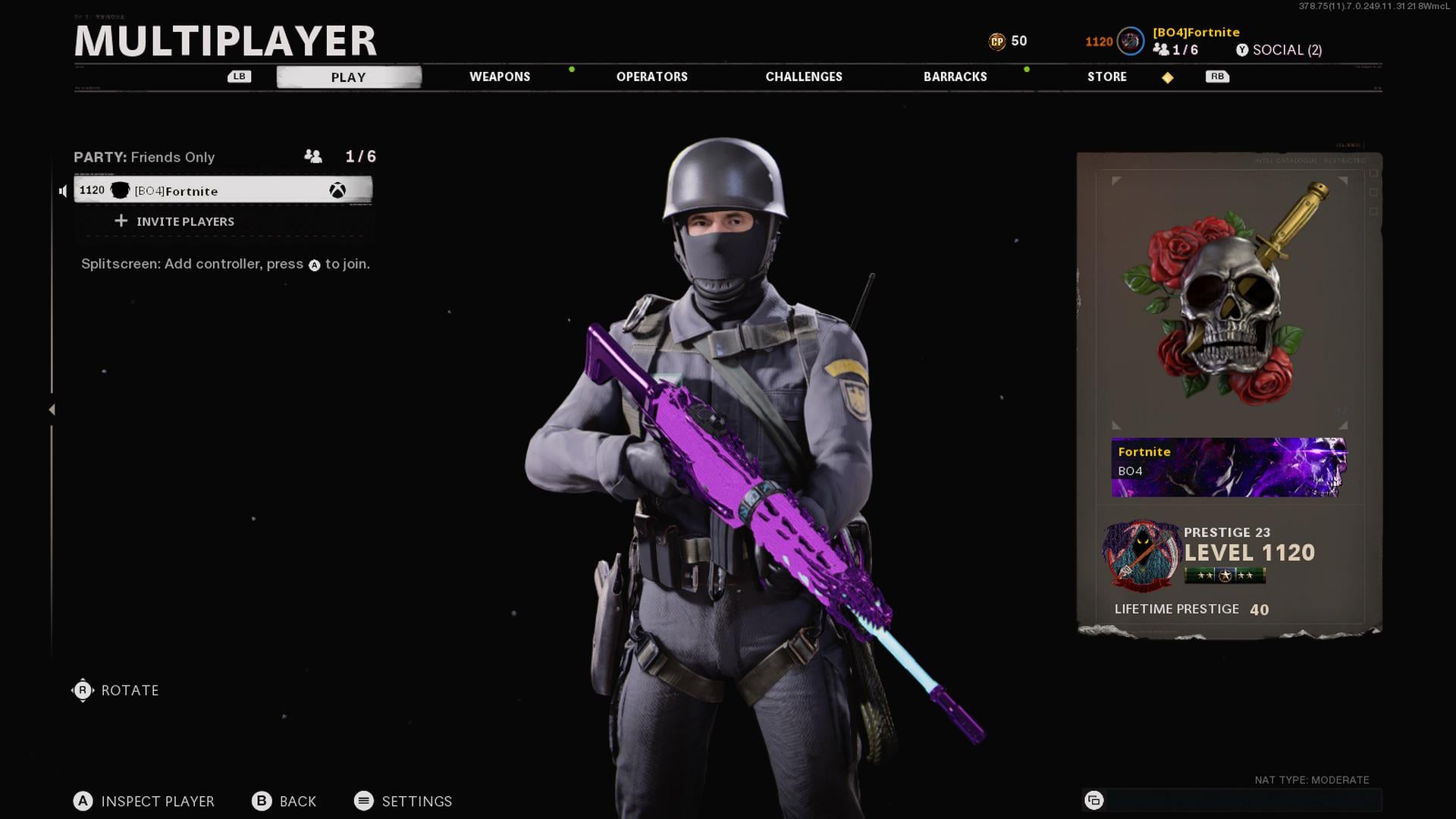Switch to the Play tab

(348, 77)
